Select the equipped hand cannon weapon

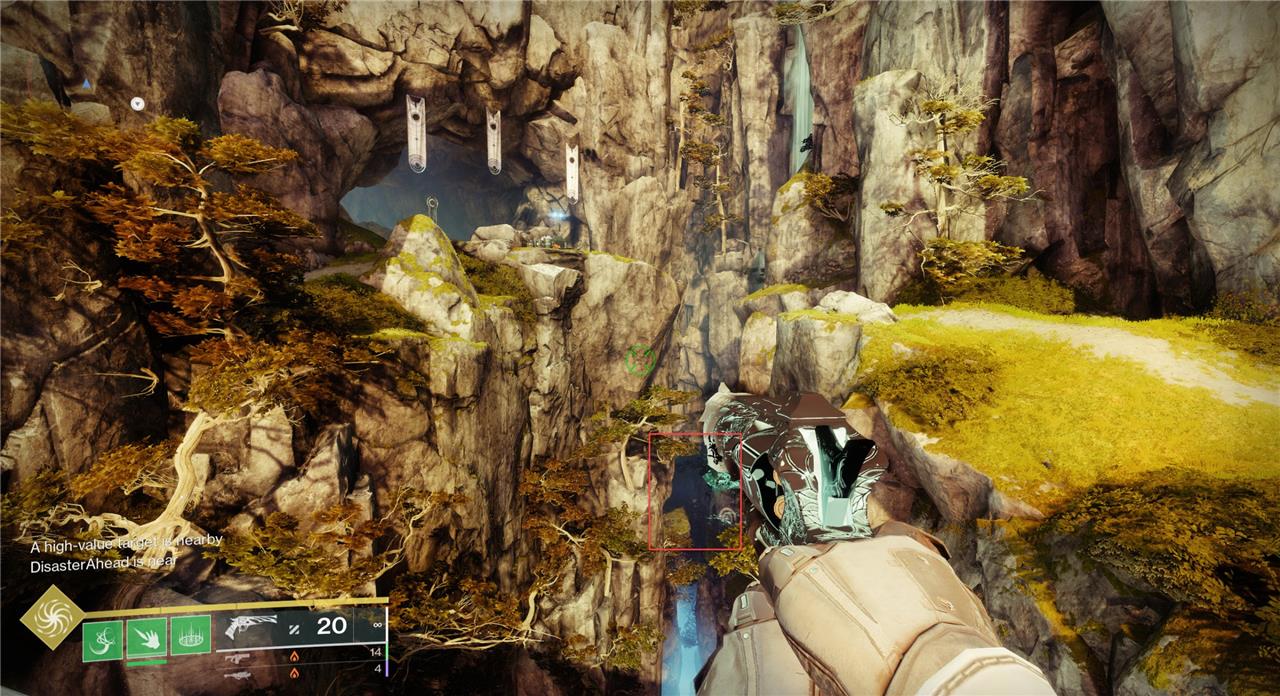coord(250,628)
